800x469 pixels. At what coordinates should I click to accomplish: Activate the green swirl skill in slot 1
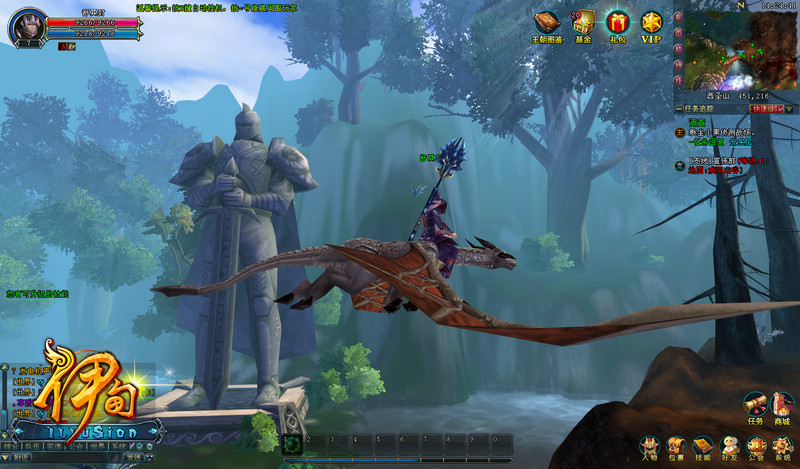pos(291,445)
